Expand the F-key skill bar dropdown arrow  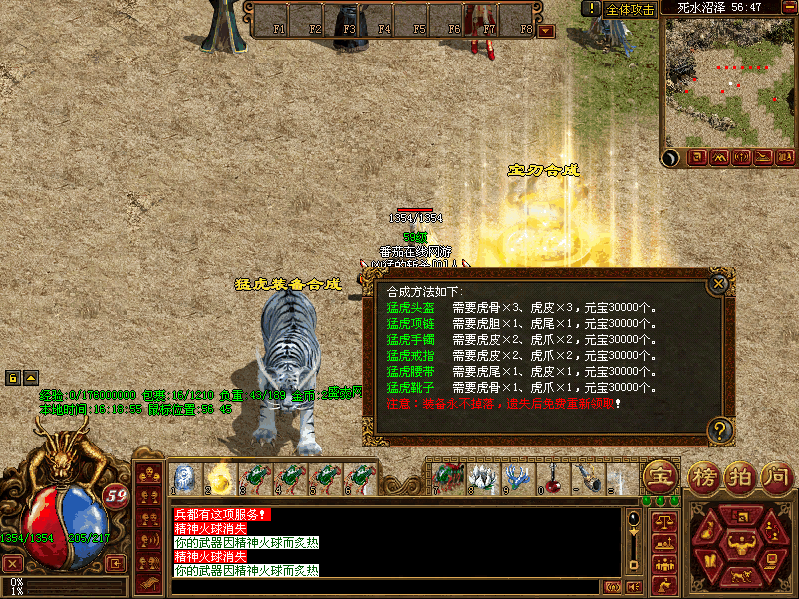pos(546,31)
